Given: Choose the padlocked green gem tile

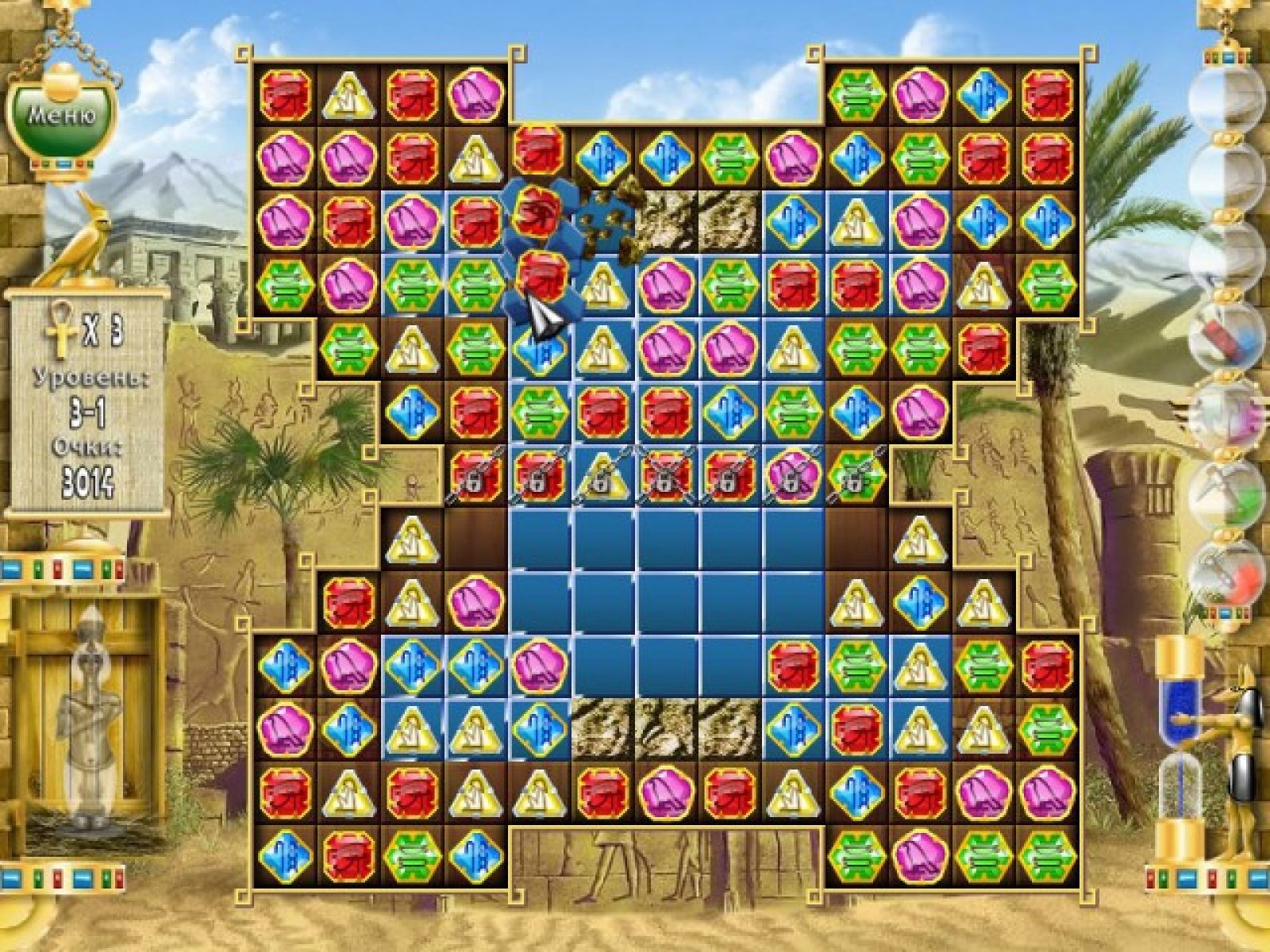Looking at the screenshot, I should tap(856, 476).
